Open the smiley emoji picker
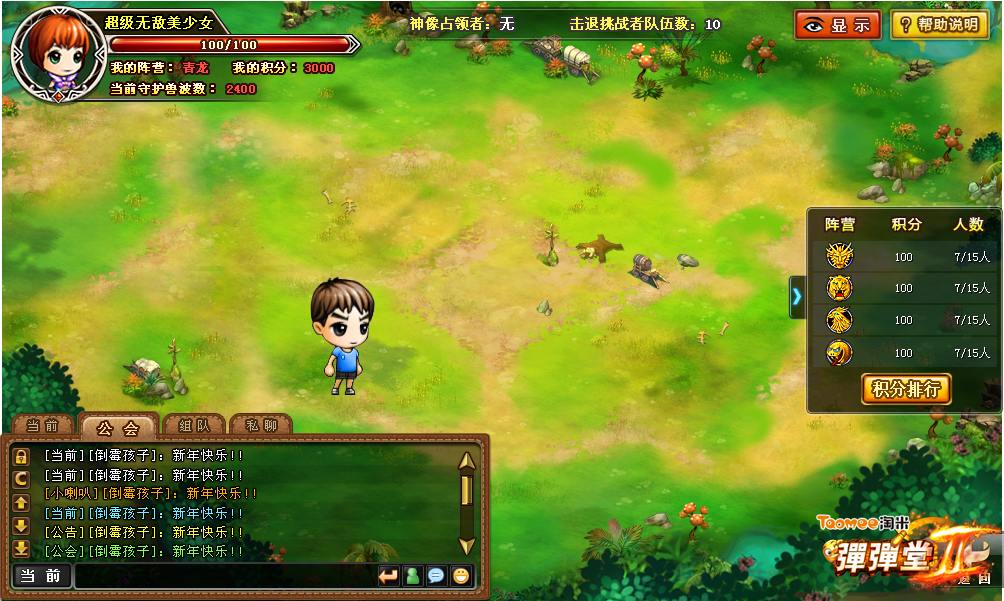Screen dimensions: 1004x601 coord(460,576)
